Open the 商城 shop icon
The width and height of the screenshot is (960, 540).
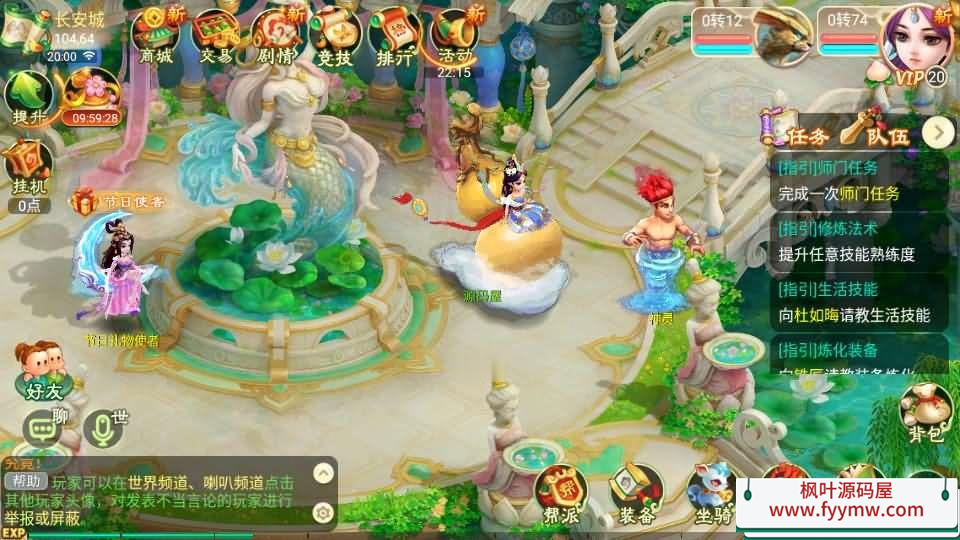click(156, 35)
